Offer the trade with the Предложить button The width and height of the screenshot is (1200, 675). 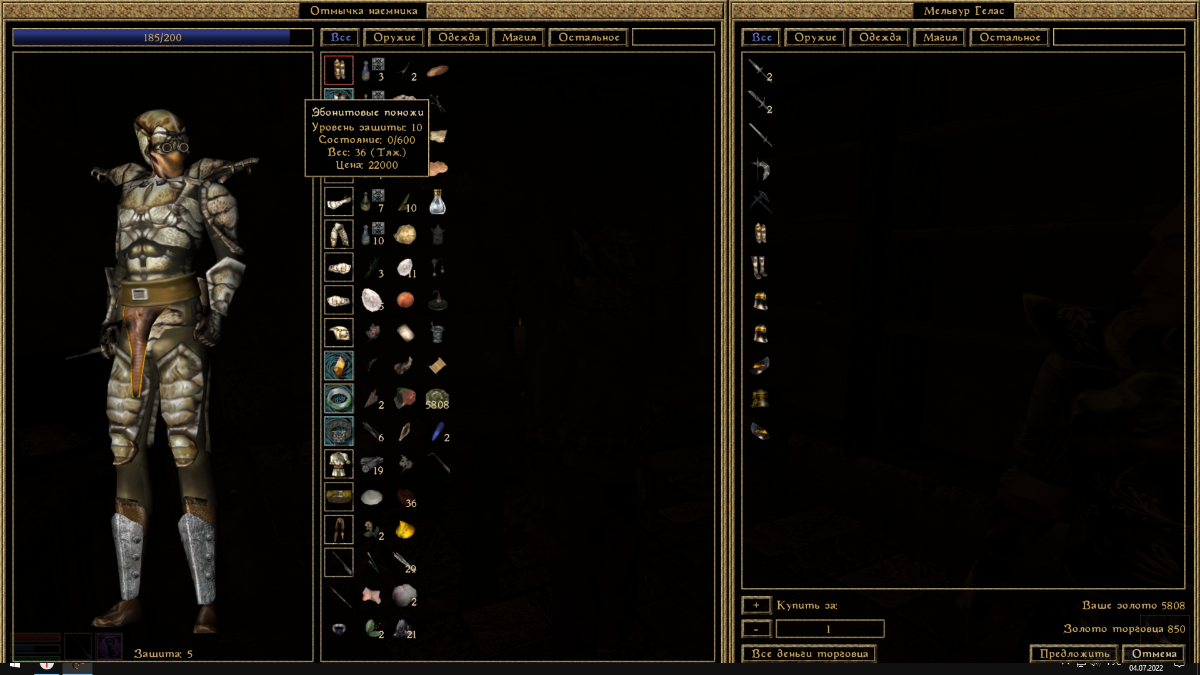click(1073, 654)
